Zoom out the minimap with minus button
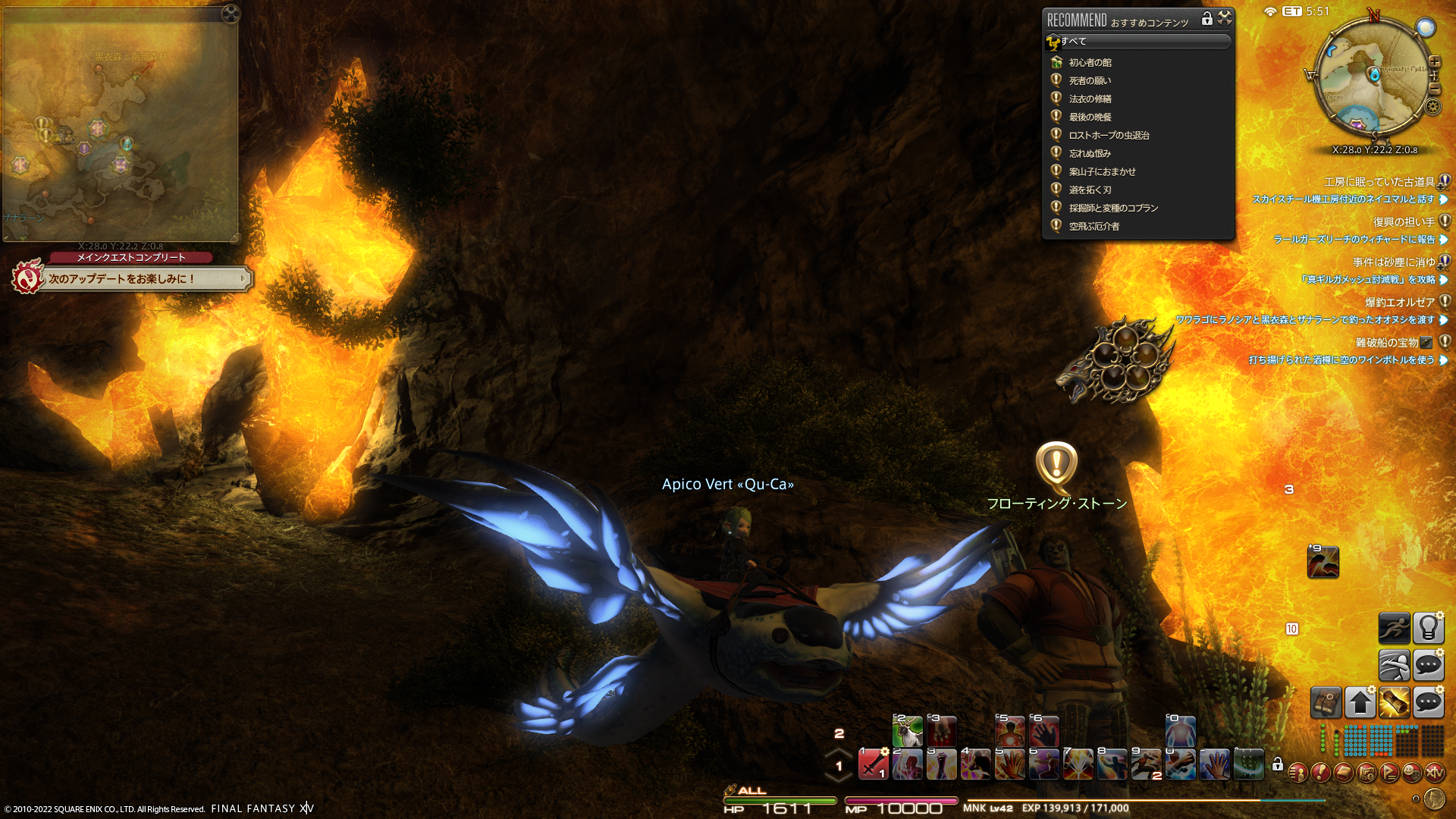This screenshot has height=819, width=1456. click(1434, 88)
